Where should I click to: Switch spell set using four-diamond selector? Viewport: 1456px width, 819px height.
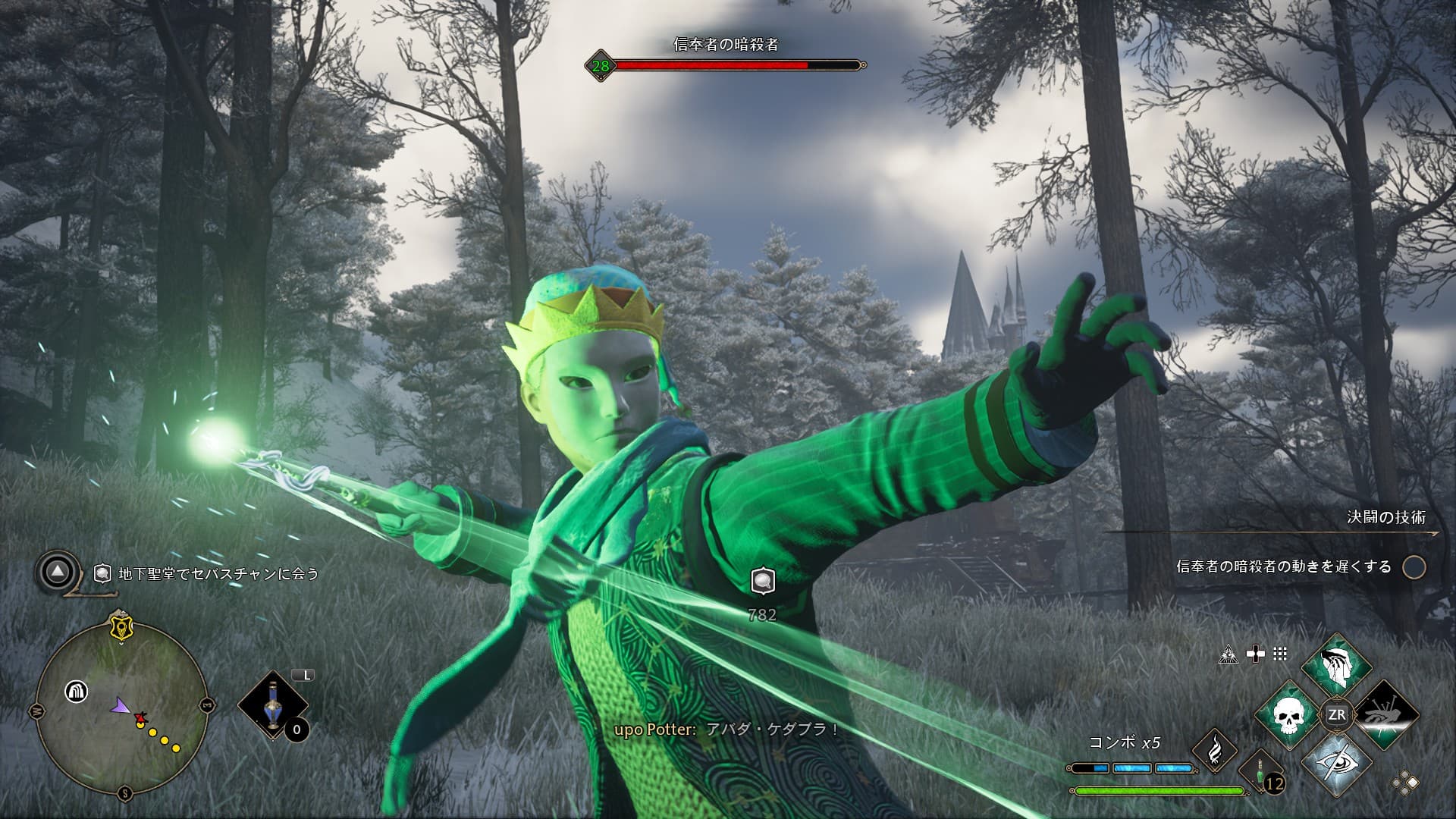click(1405, 783)
